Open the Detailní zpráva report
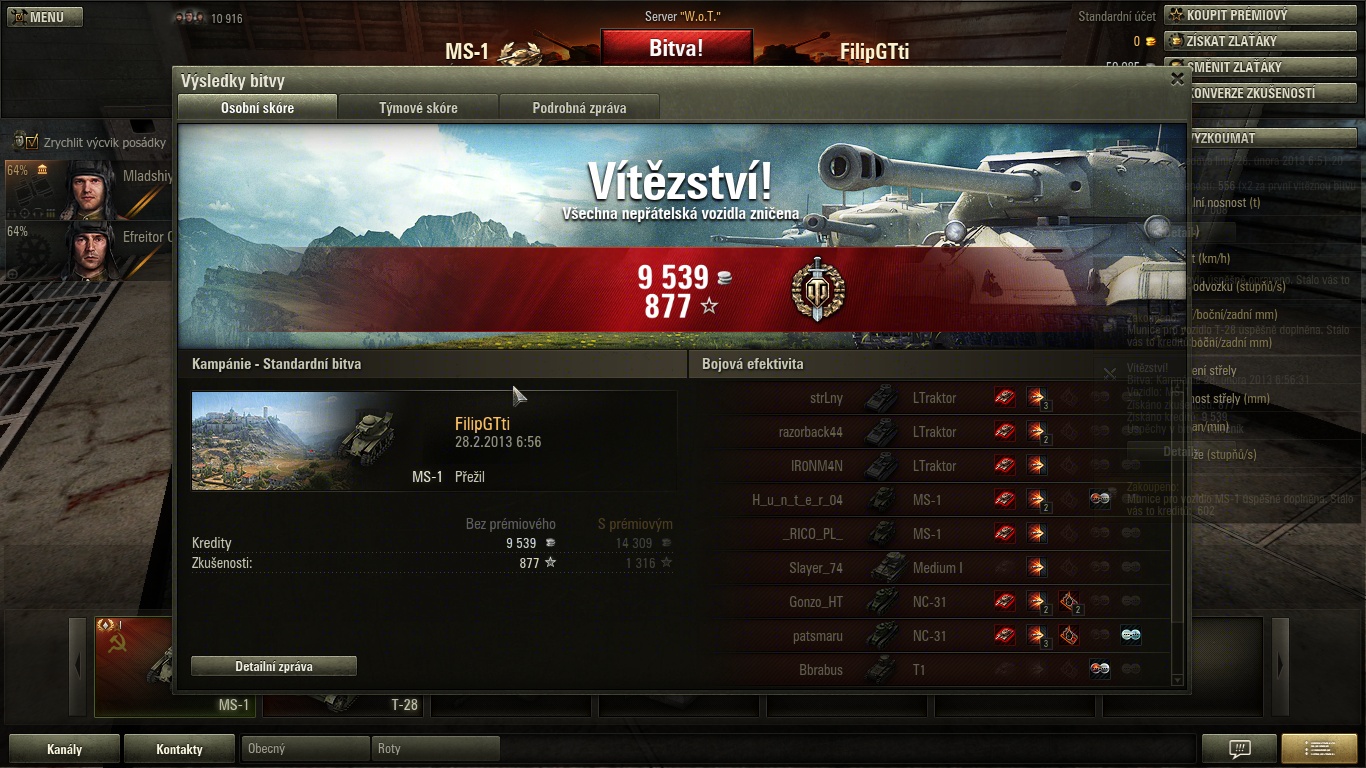Image resolution: width=1366 pixels, height=768 pixels. (x=274, y=666)
